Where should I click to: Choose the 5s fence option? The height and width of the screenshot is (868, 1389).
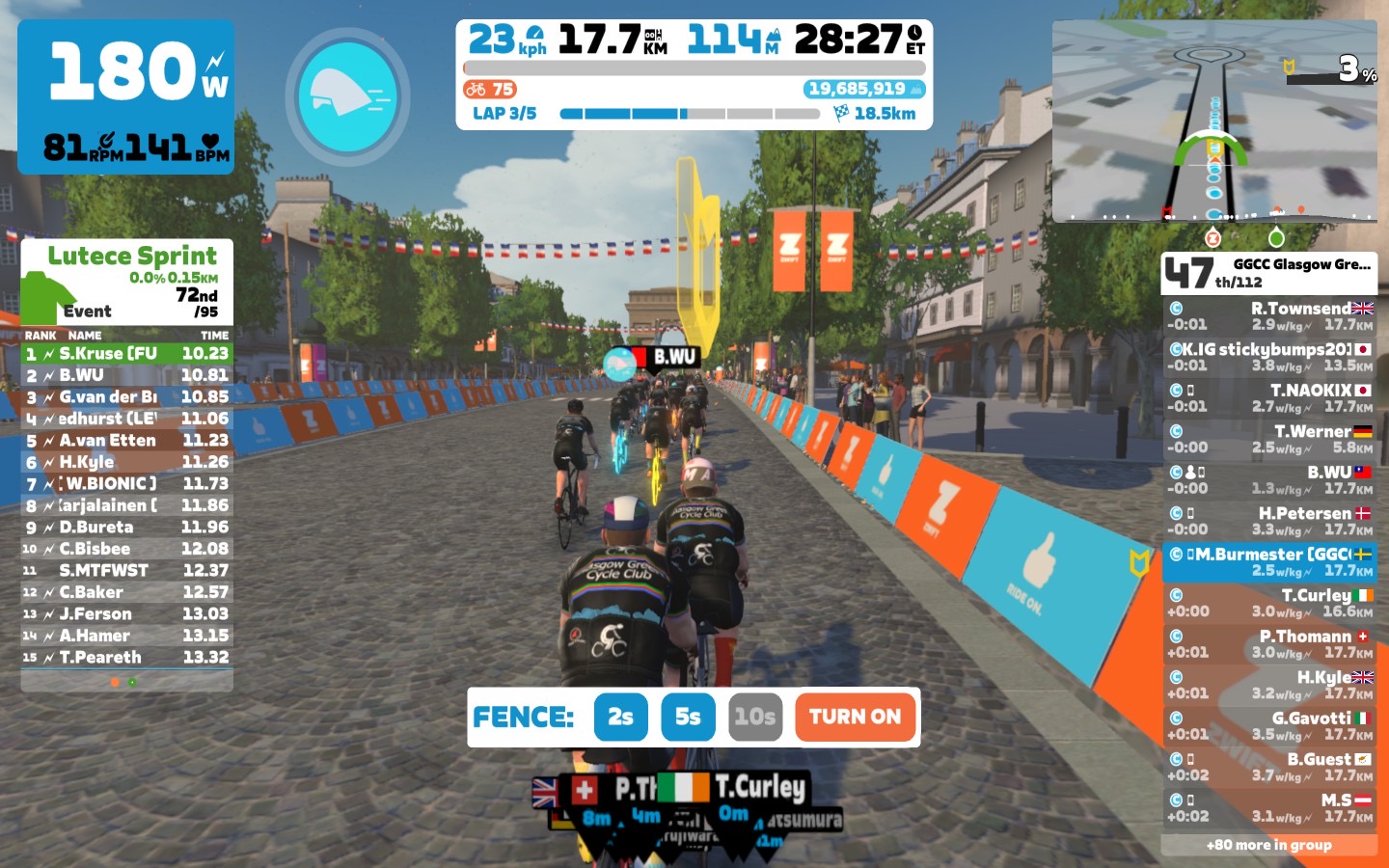click(688, 717)
